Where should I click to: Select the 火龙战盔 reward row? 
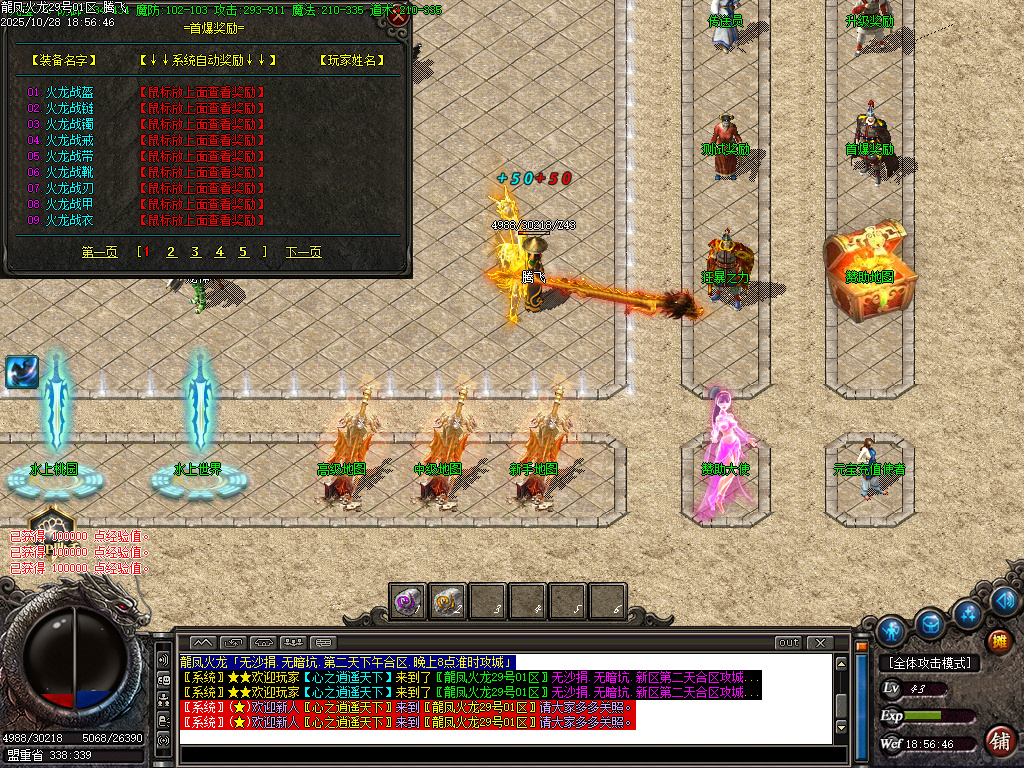(69, 92)
